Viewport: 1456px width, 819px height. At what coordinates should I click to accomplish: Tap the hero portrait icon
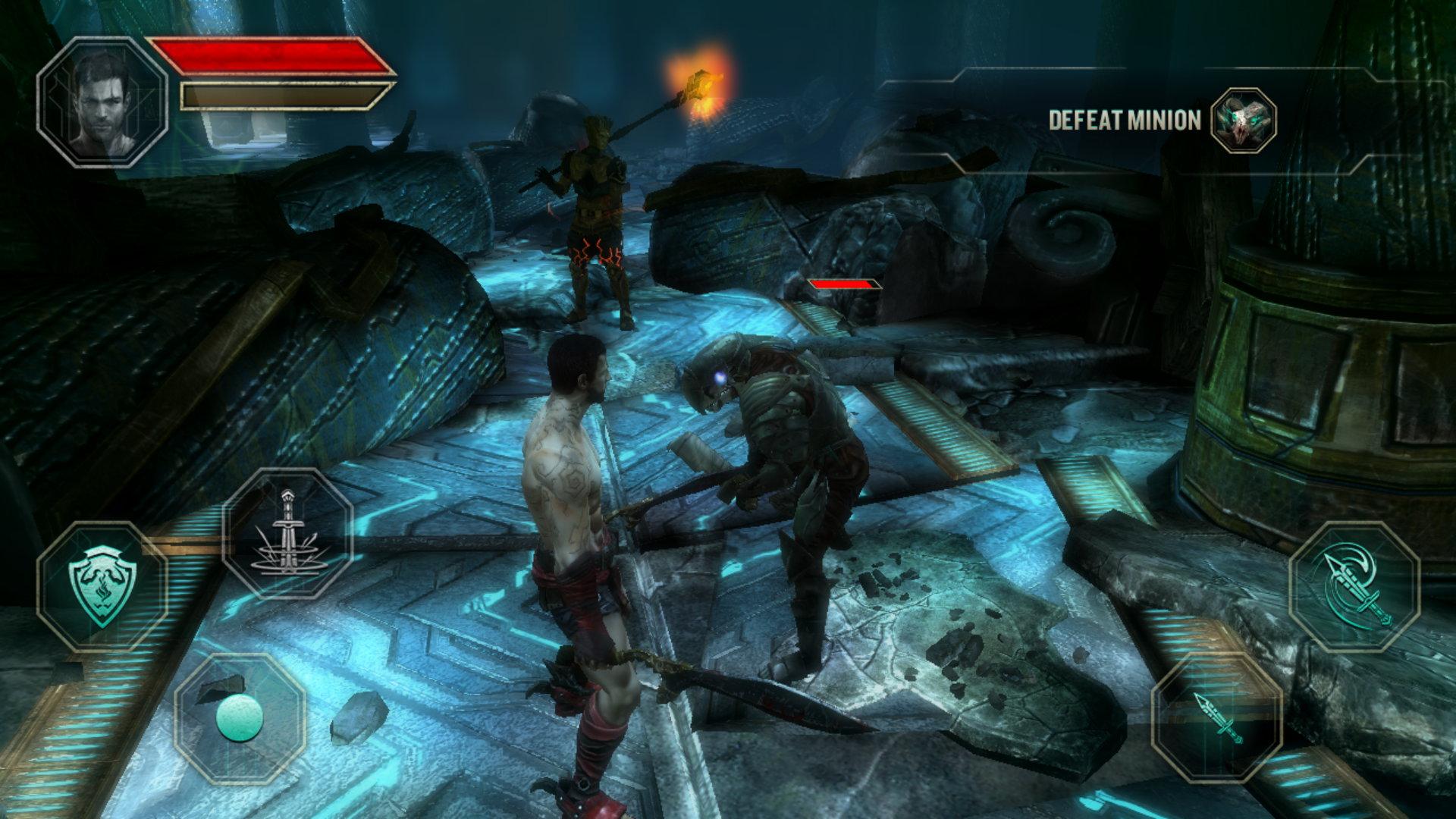pyautogui.click(x=102, y=102)
